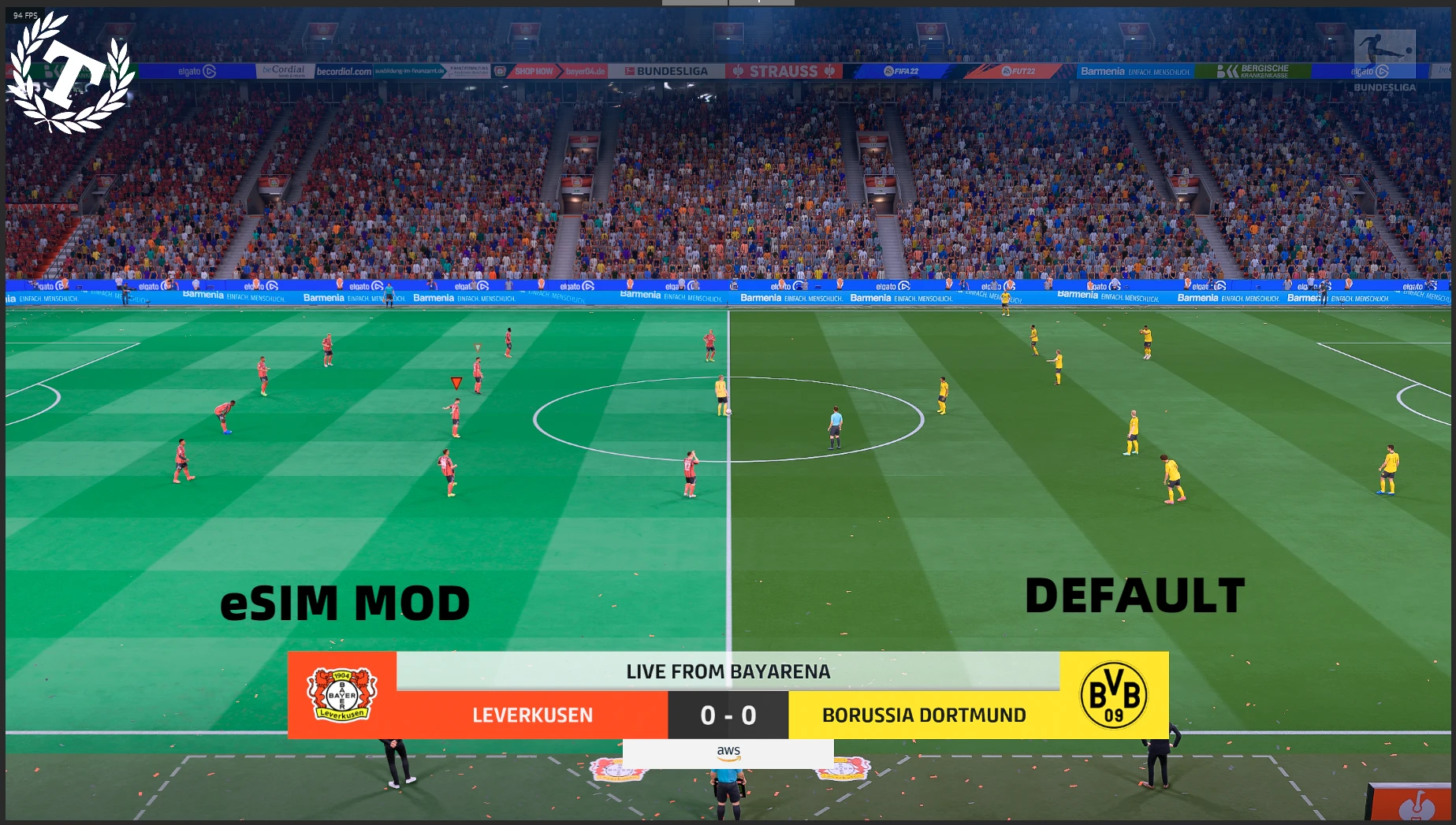
Task: Click the Borussia Dortmund BVB badge
Action: coord(1113,696)
